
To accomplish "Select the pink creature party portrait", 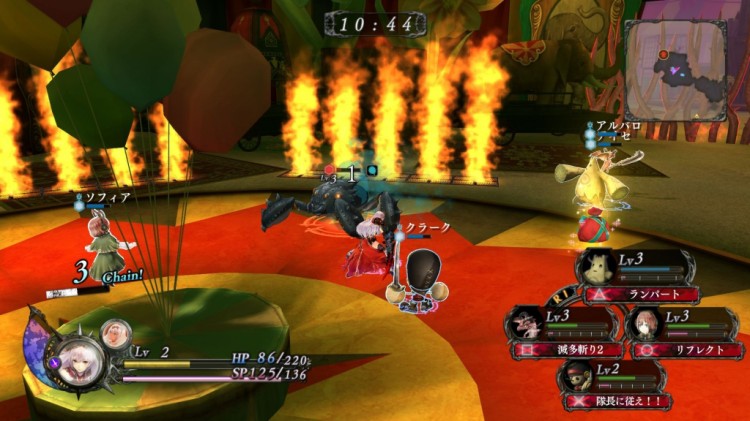I will pos(524,324).
